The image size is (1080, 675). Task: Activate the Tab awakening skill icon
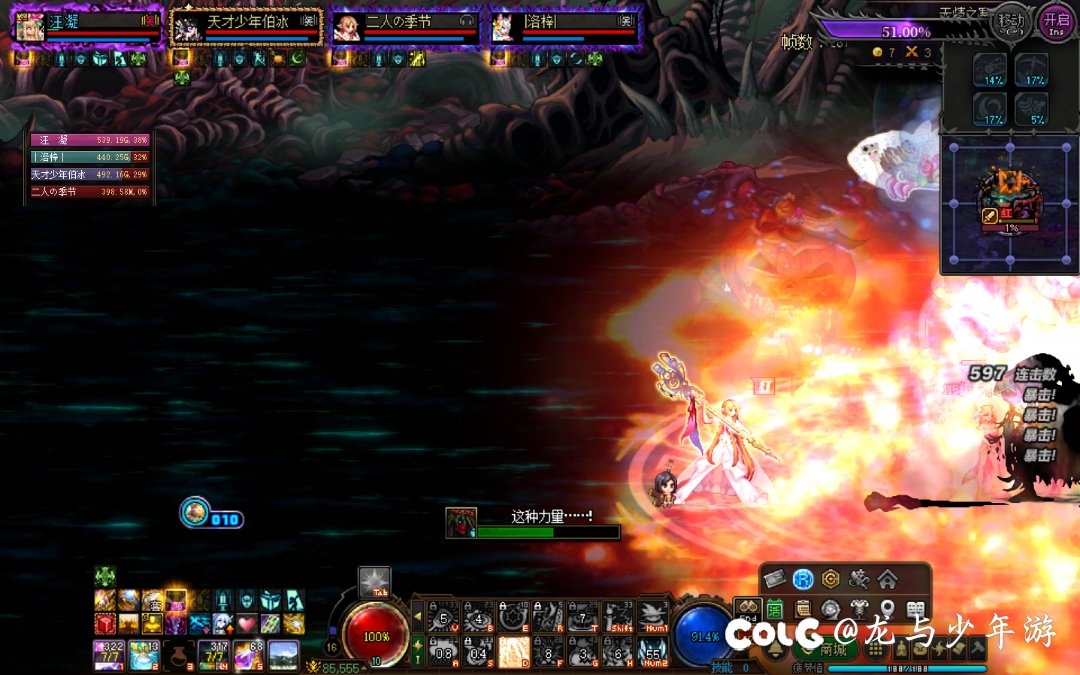pyautogui.click(x=374, y=582)
